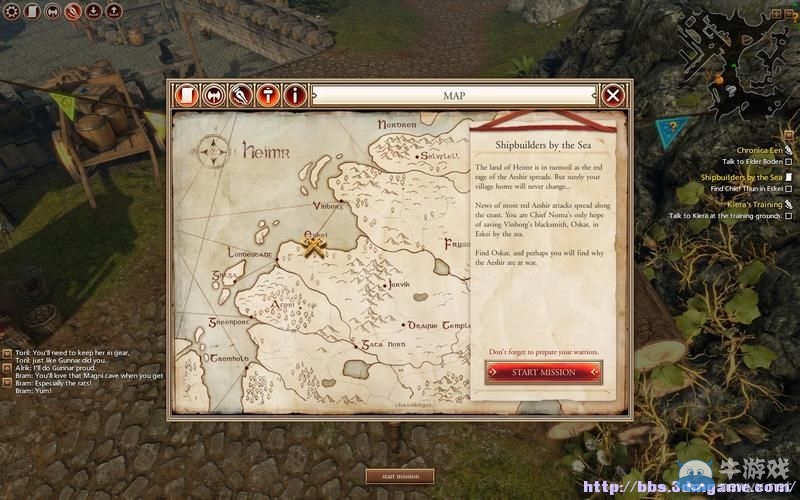Switch to the hammer tab in the map window
The image size is (800, 500).
[268, 95]
